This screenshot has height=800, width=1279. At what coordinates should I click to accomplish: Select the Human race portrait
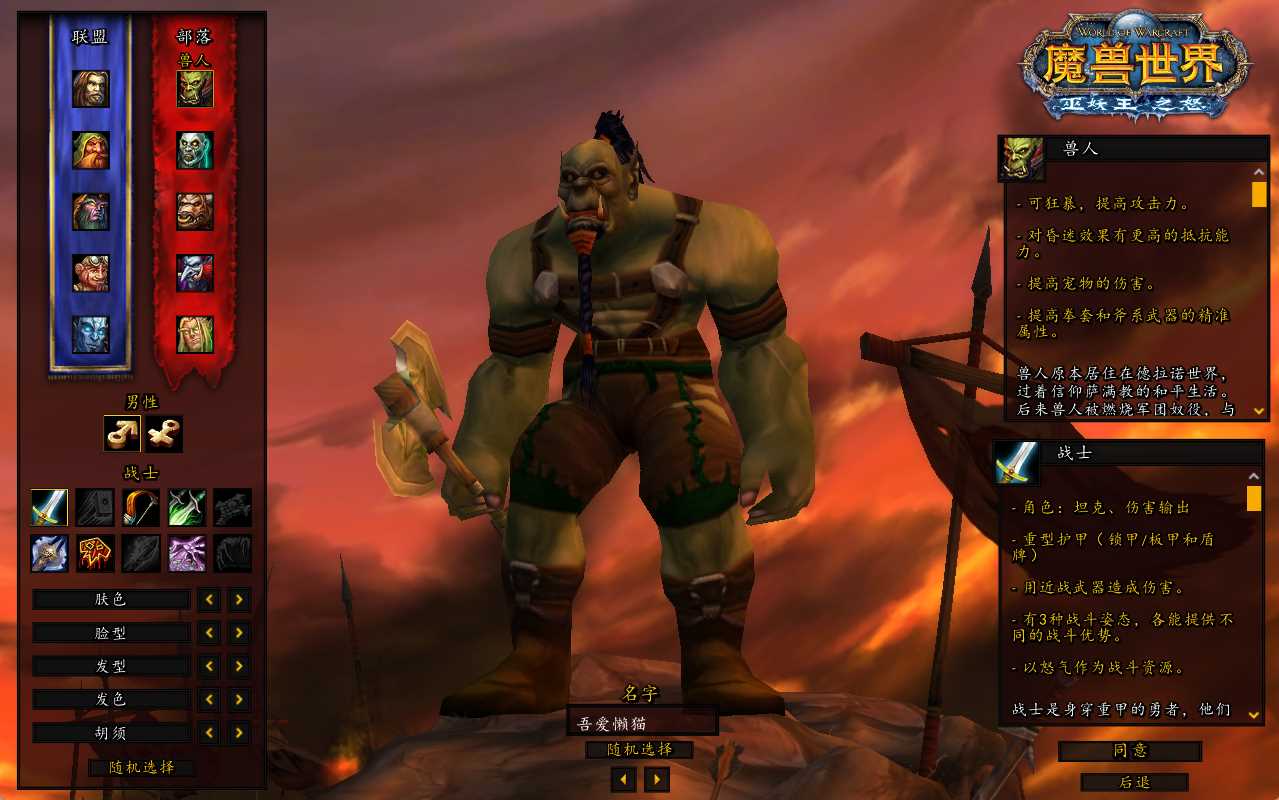coord(90,89)
